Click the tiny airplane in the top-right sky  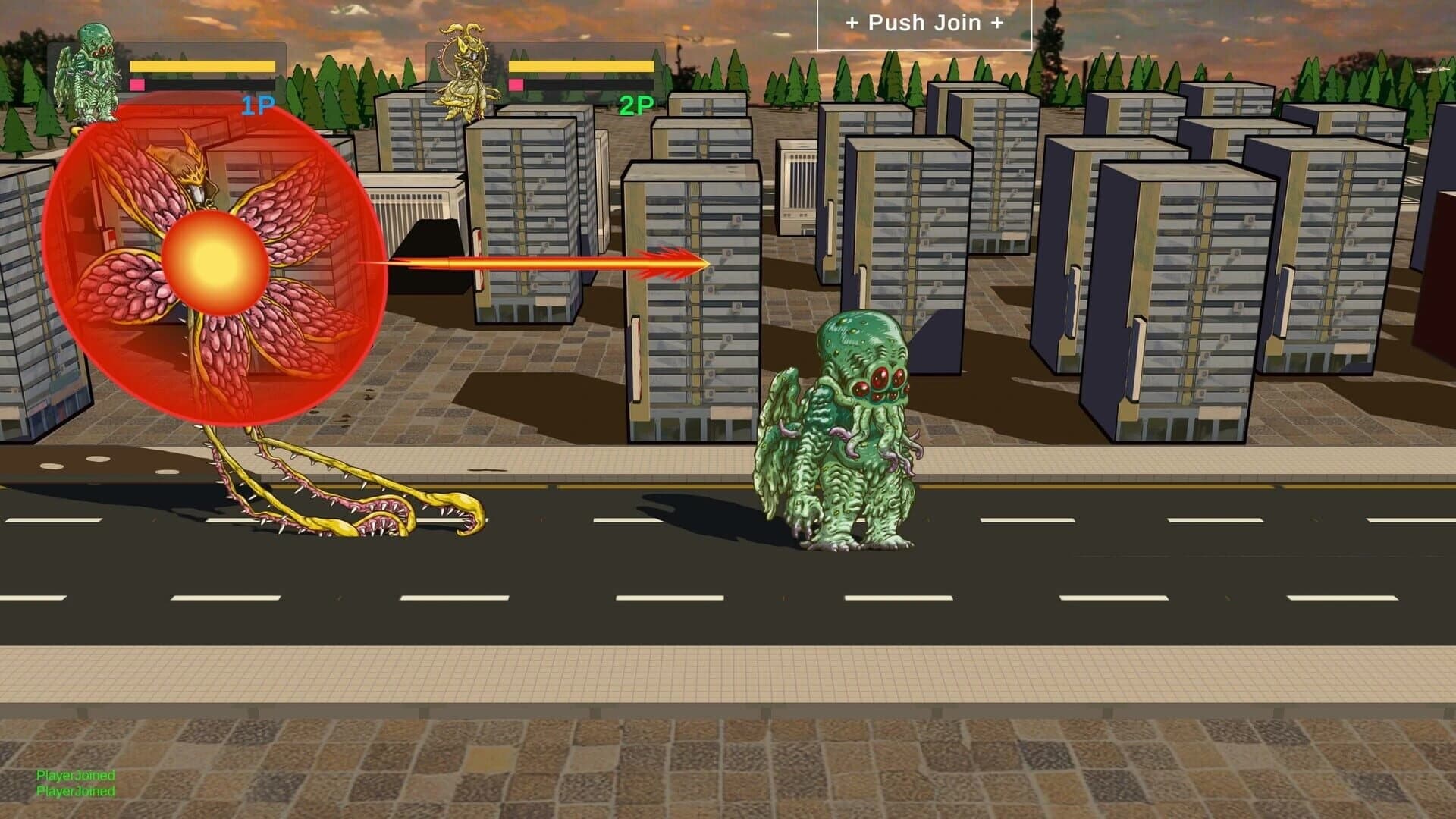pos(1430,70)
